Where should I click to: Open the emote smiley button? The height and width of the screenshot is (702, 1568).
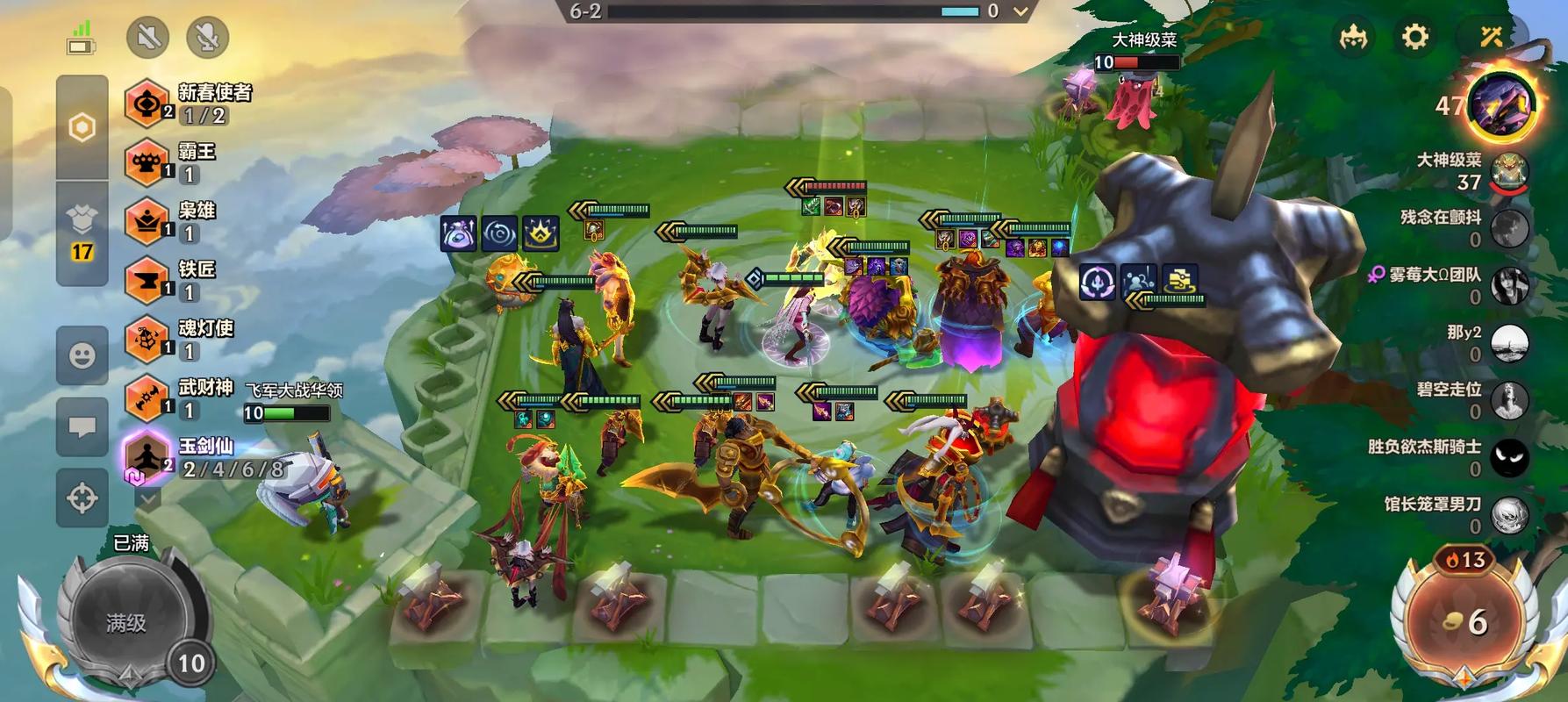pos(82,355)
